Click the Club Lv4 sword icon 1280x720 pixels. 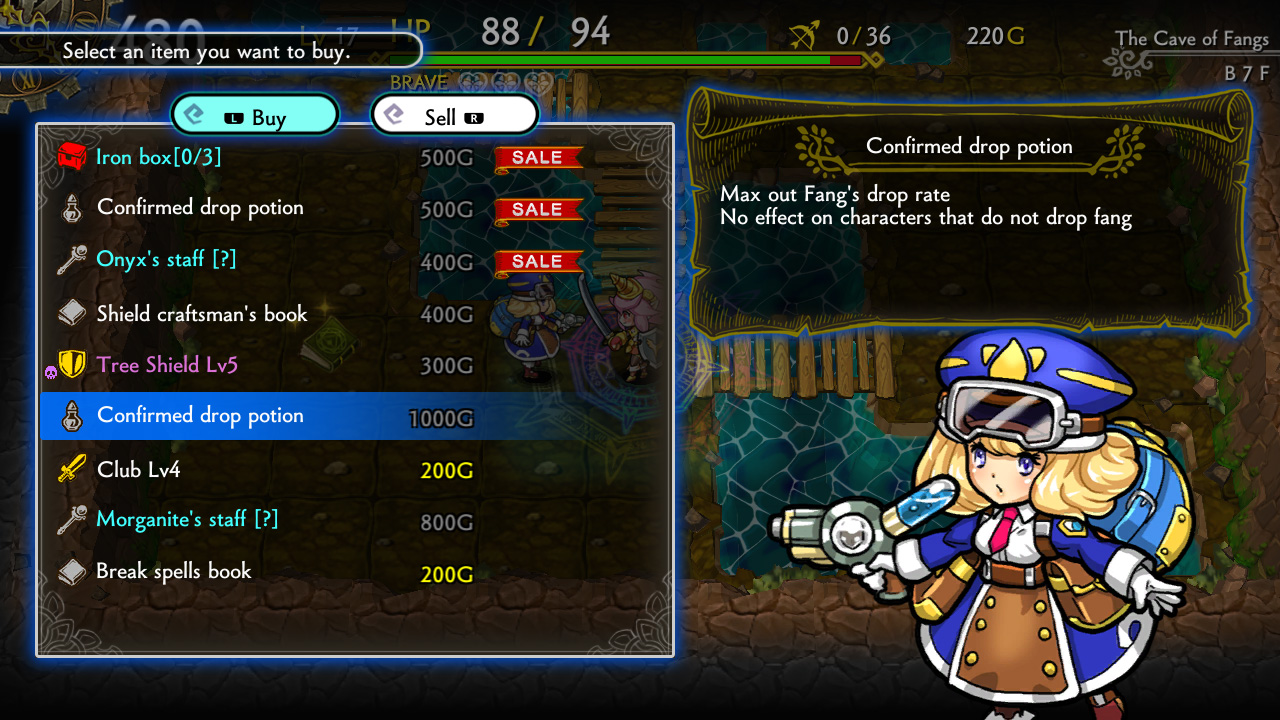click(x=72, y=469)
